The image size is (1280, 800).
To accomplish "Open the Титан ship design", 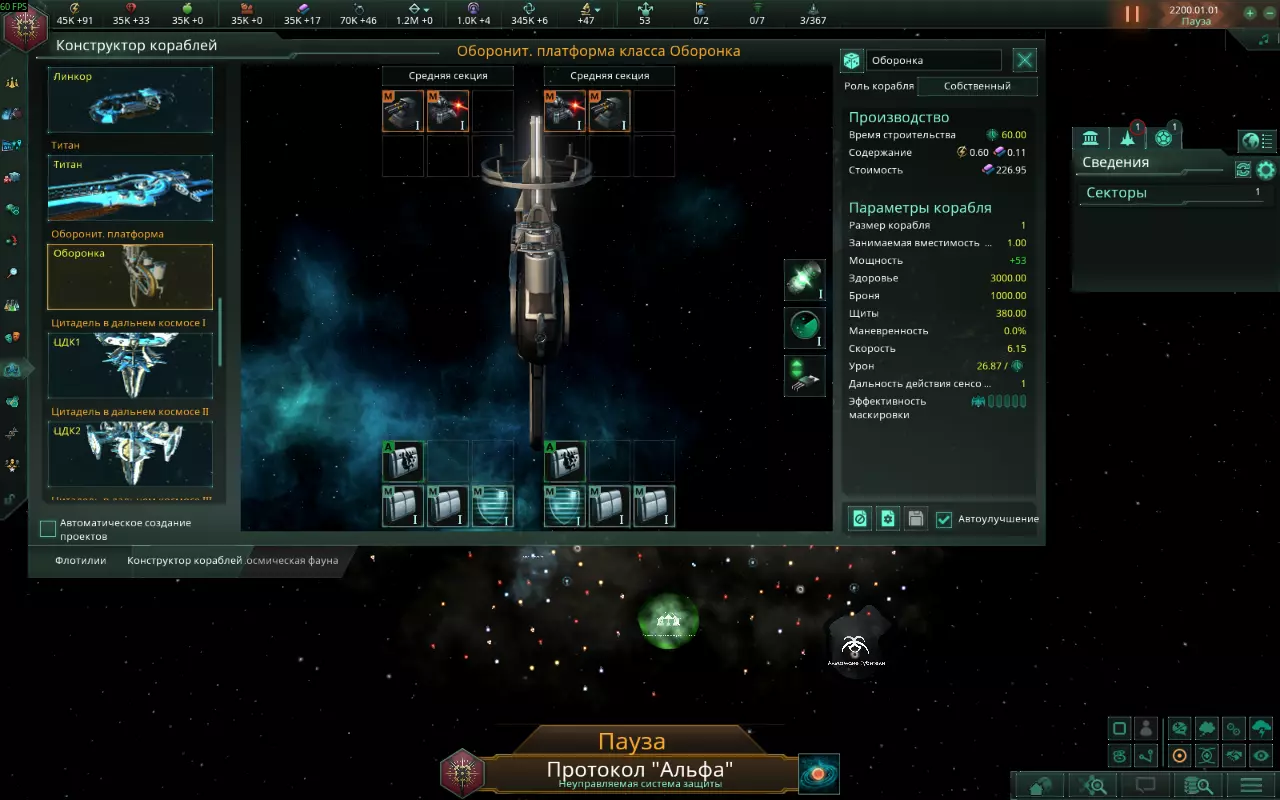I will click(x=130, y=188).
